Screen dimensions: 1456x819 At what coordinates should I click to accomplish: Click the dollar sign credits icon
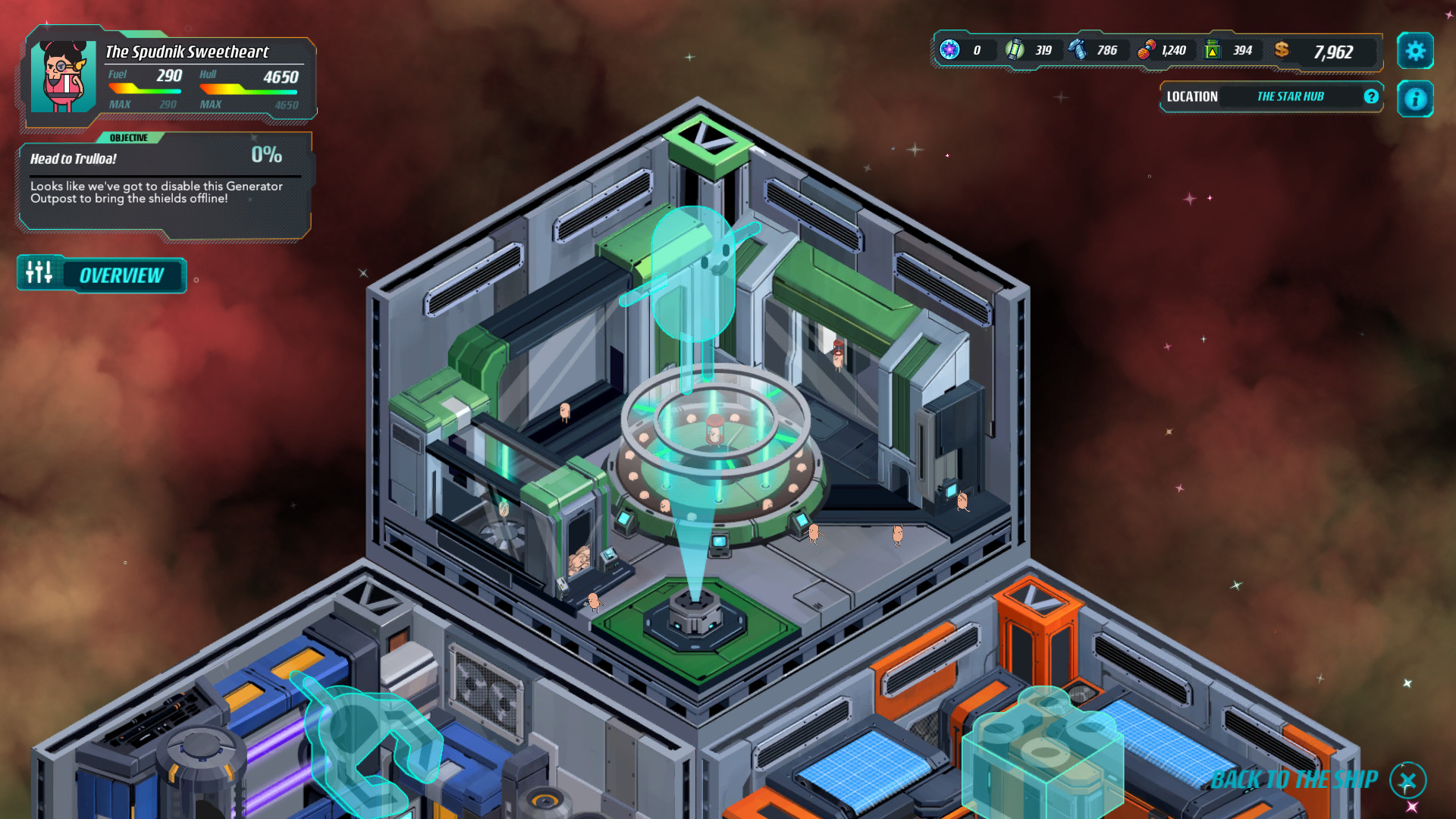point(1282,50)
